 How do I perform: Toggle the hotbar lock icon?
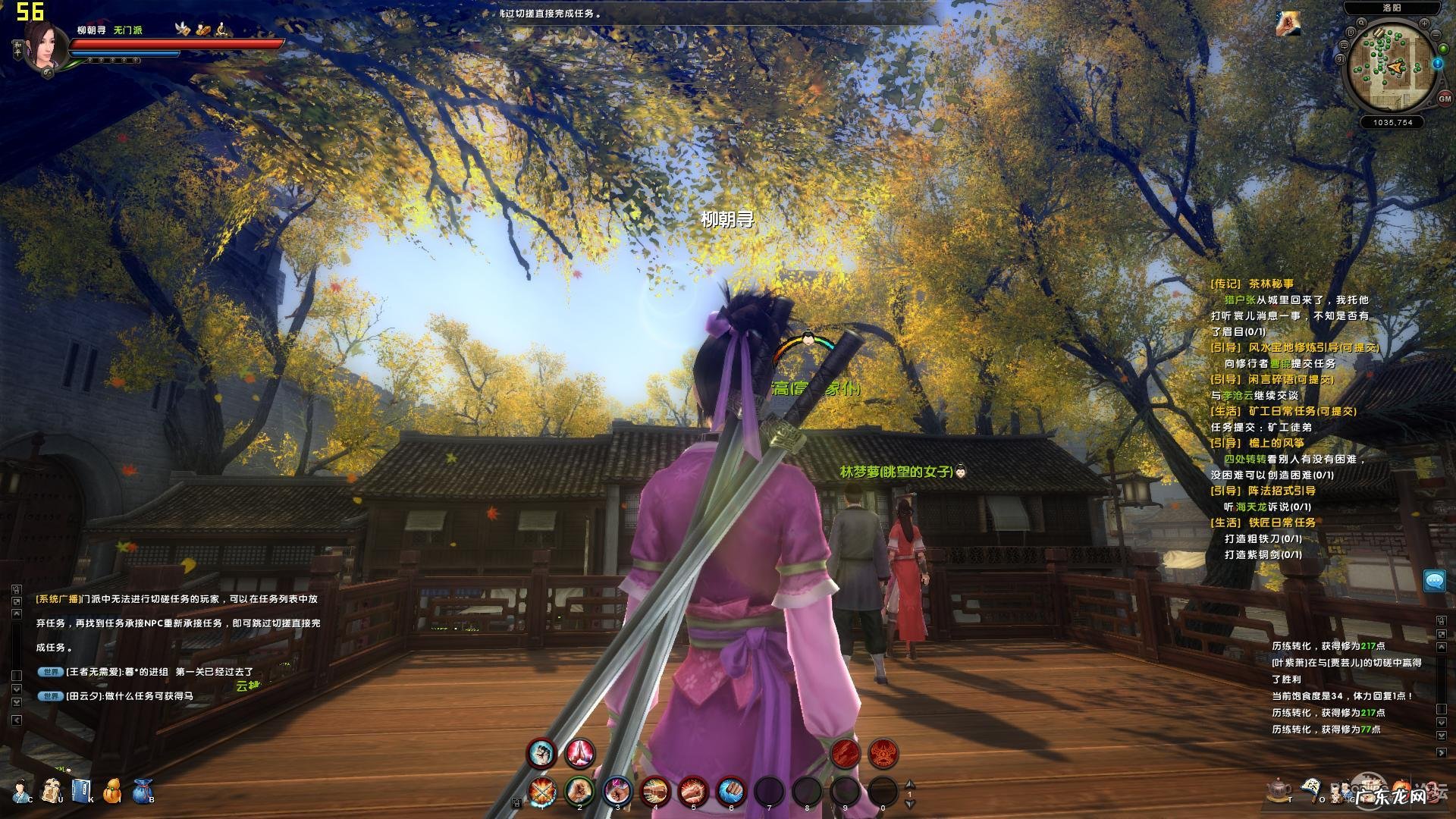[x=517, y=802]
